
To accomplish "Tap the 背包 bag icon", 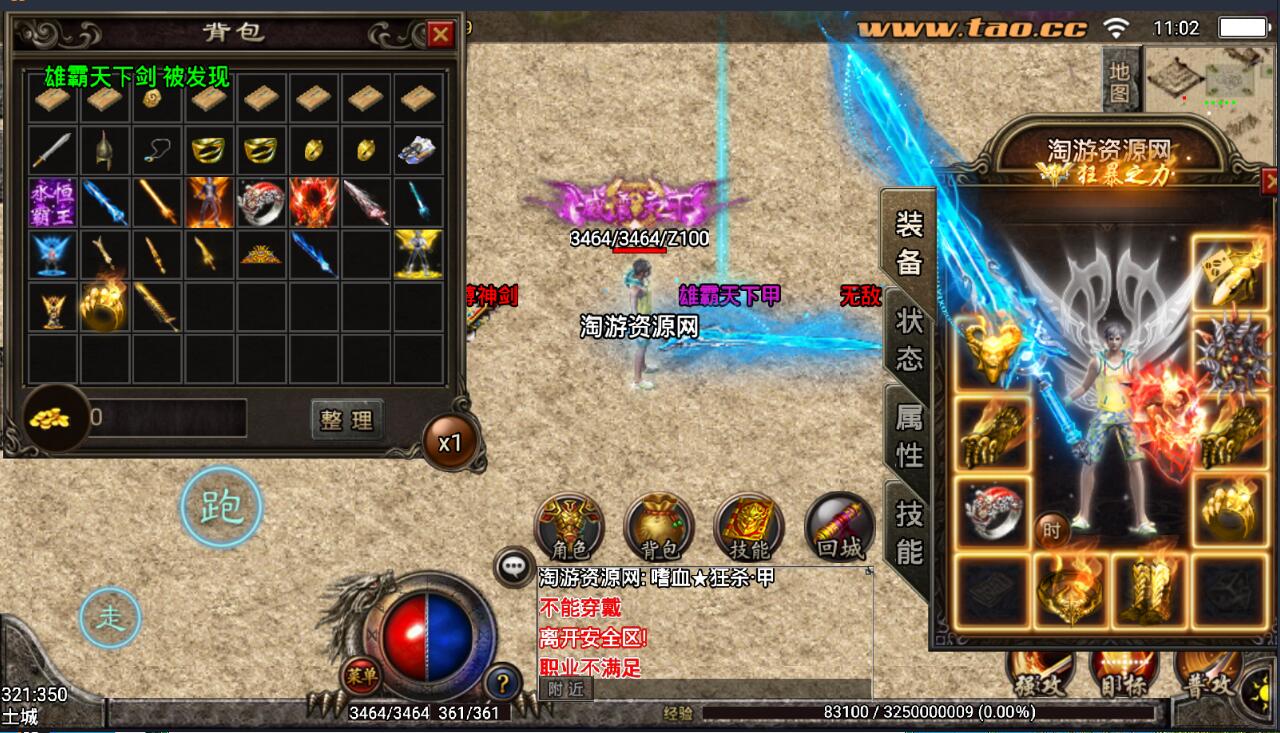I will 658,527.
